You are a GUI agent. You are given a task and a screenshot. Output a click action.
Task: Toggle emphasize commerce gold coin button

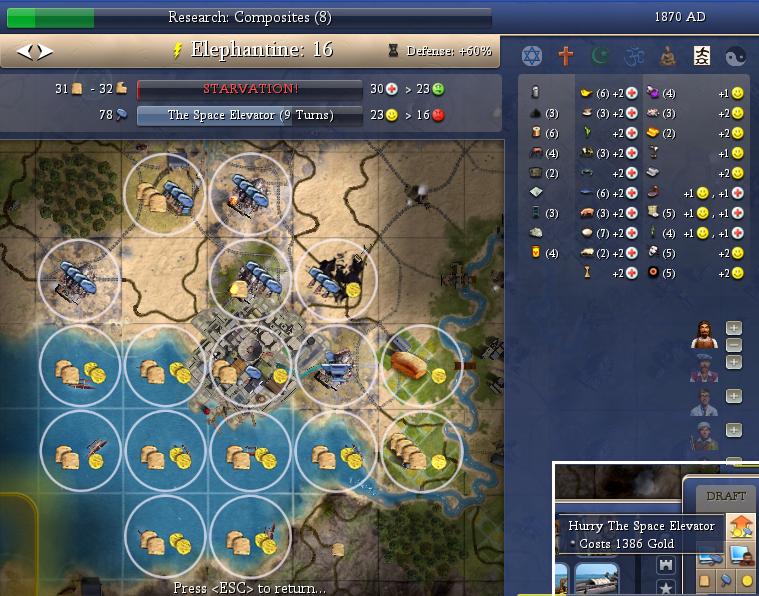click(745, 580)
